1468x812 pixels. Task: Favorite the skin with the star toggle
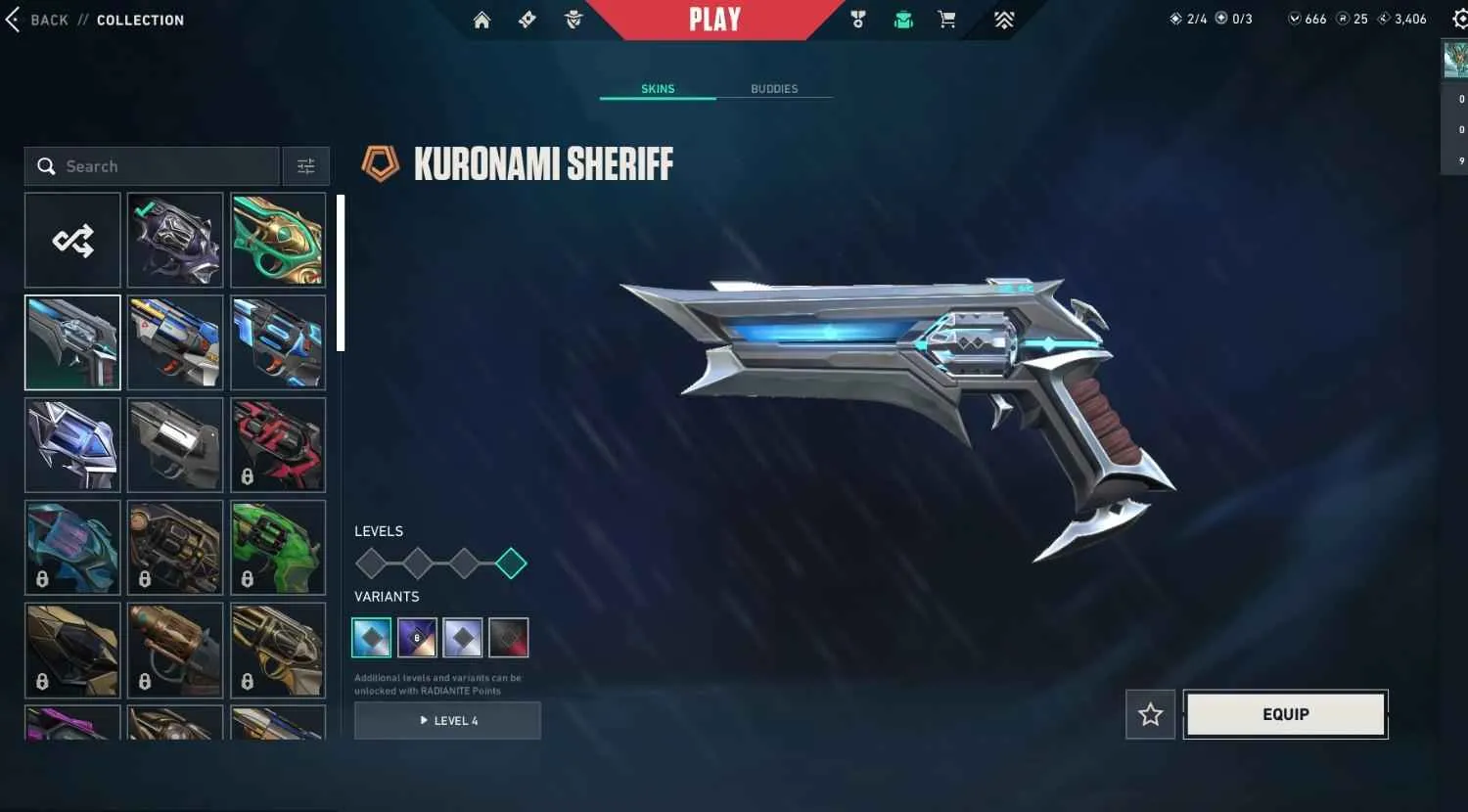click(1150, 714)
